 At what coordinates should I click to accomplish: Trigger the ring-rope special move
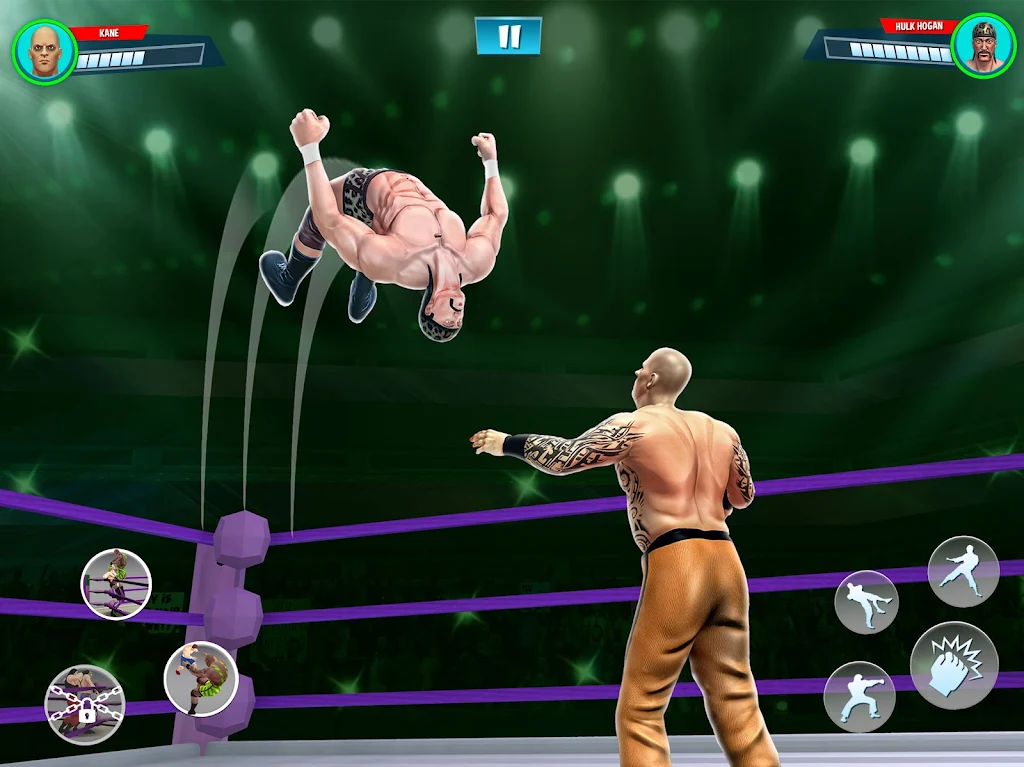tap(116, 583)
